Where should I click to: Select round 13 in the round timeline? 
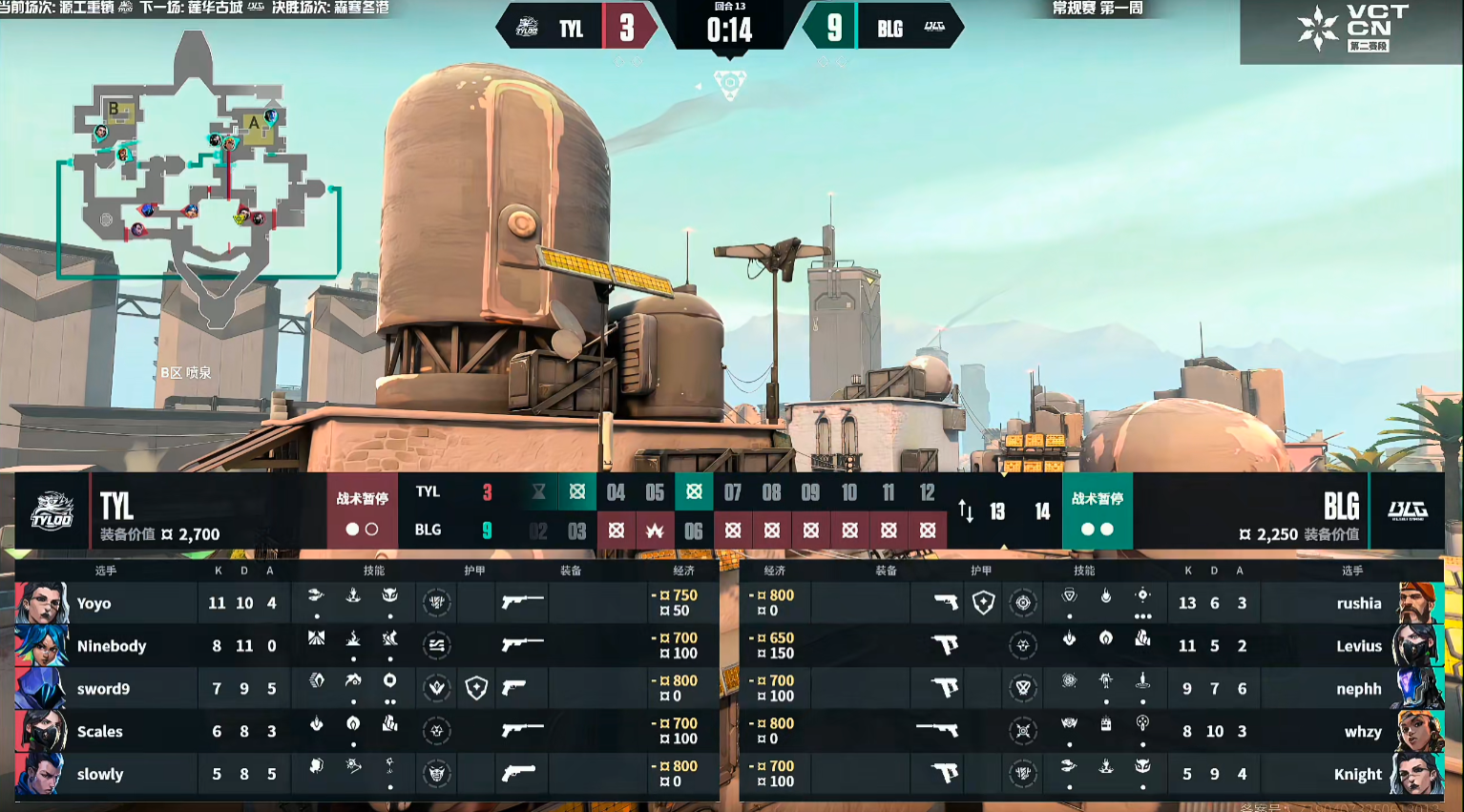(997, 512)
